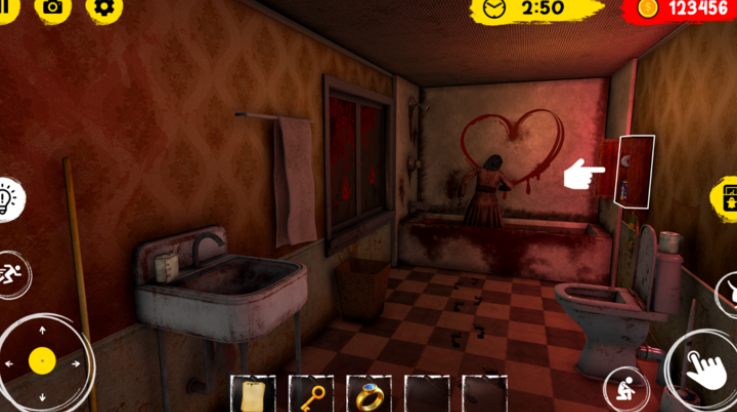Select the golden key inventory slot

click(310, 394)
